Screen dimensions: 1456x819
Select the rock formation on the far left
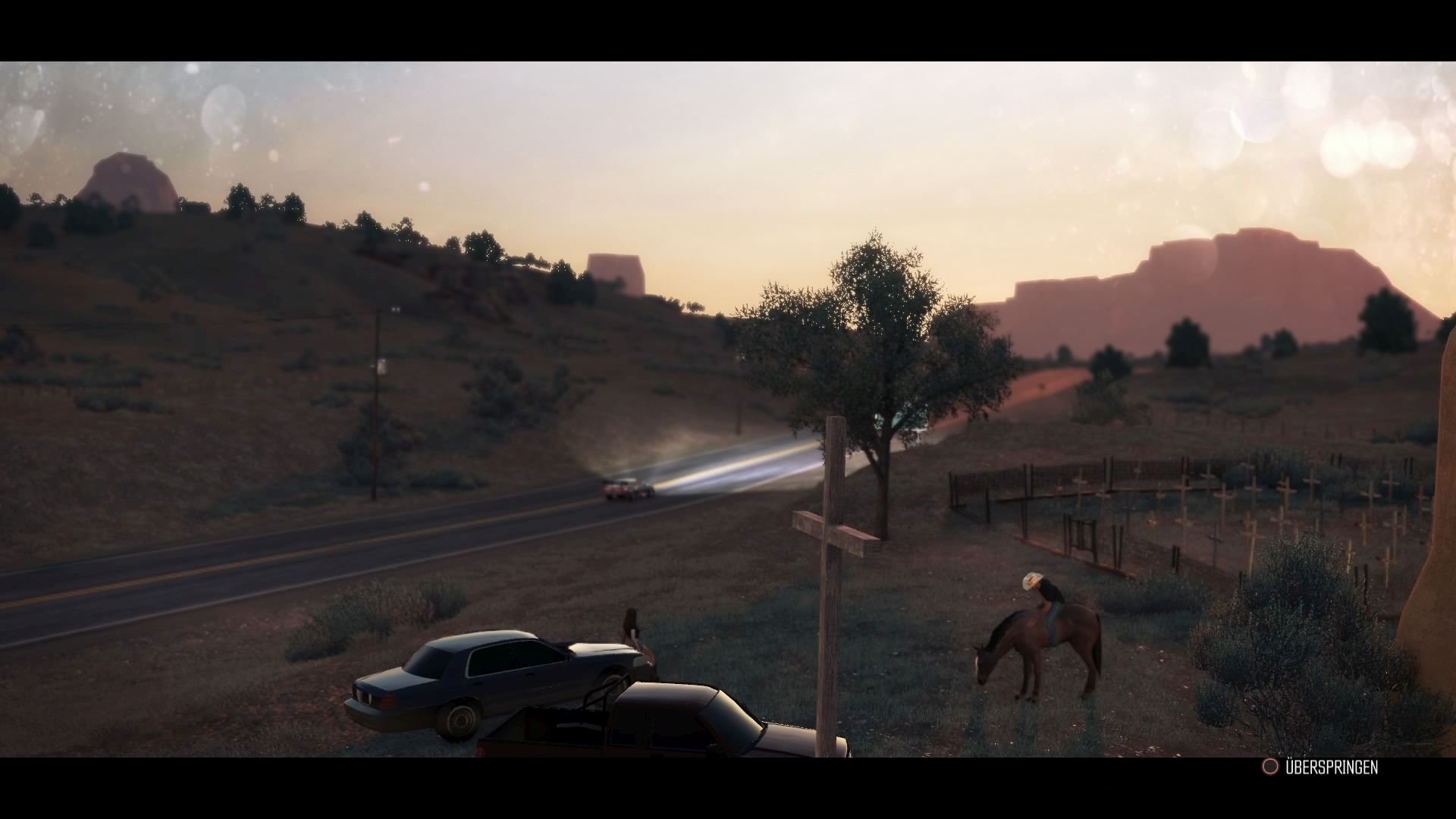point(129,174)
